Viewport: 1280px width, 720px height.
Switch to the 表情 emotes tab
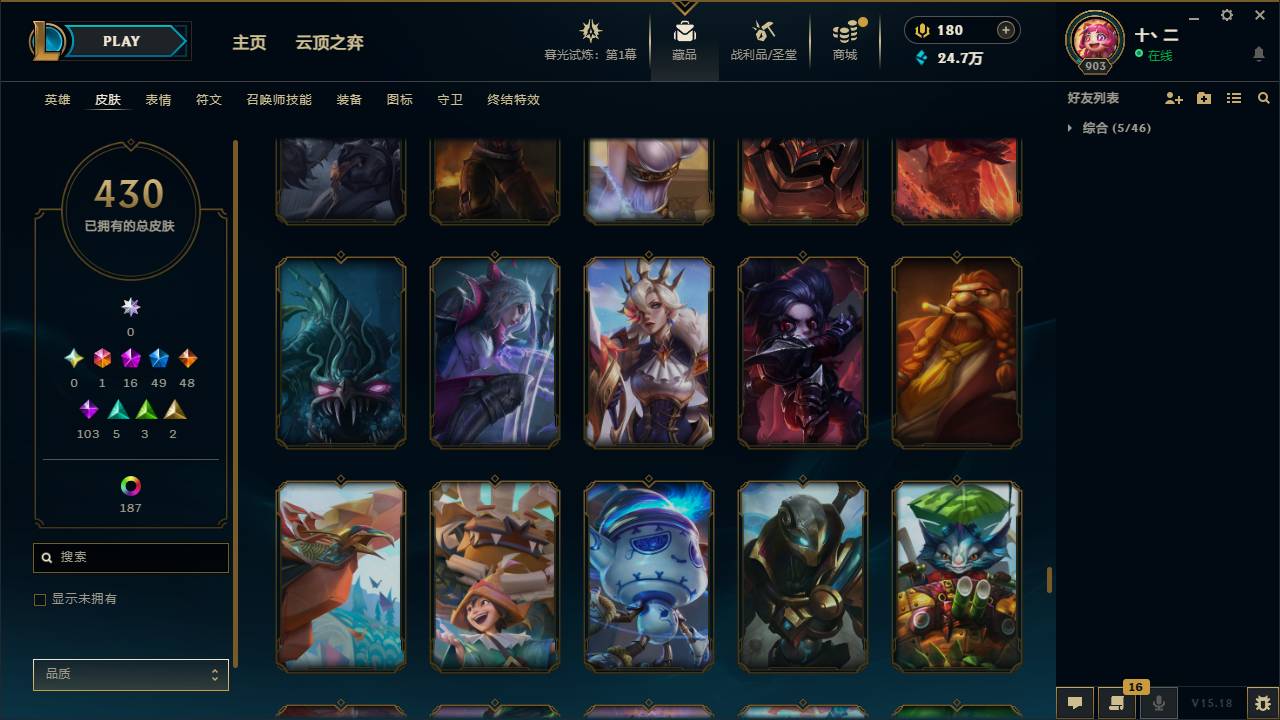coord(158,100)
